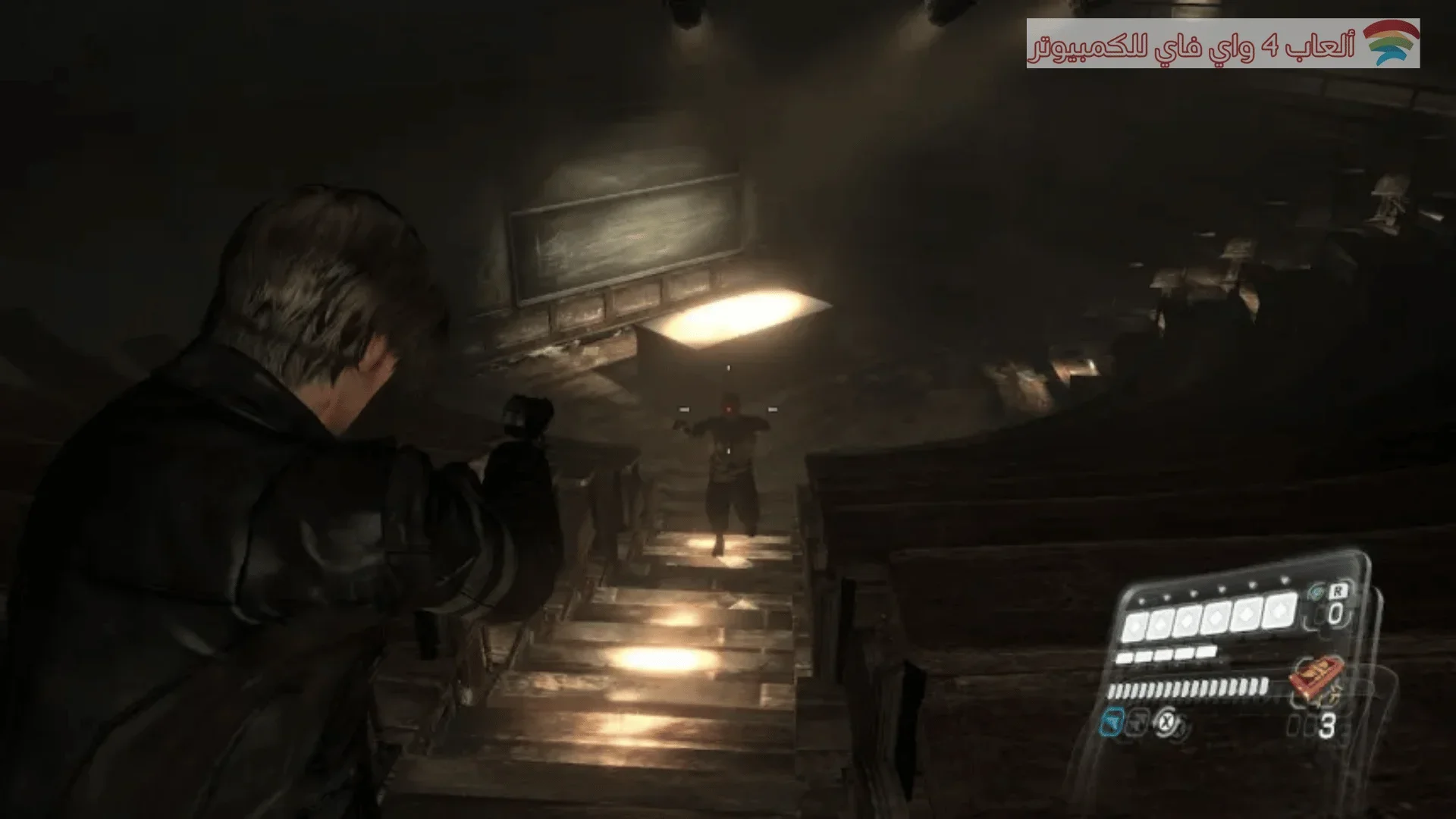
Task: Open the Arabic watermark banner with the rainbow logo
Action: click(1222, 44)
